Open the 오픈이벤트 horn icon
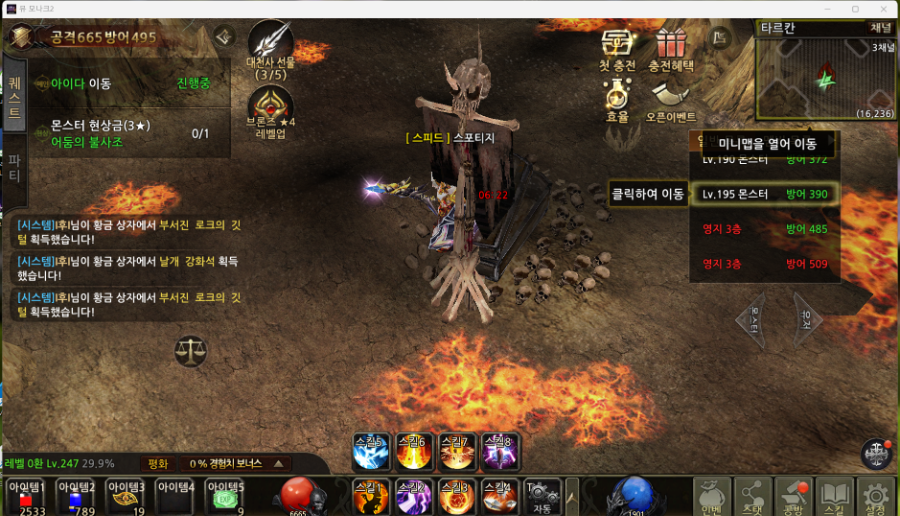 (671, 97)
